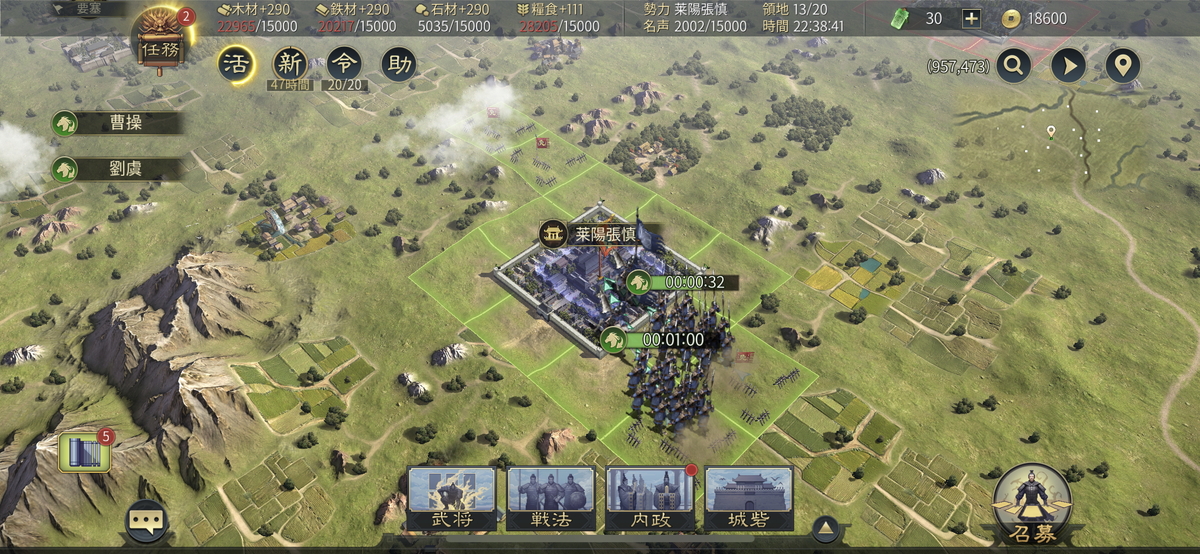This screenshot has width=1200, height=554.
Task: Open the map location pin button
Action: click(1123, 66)
